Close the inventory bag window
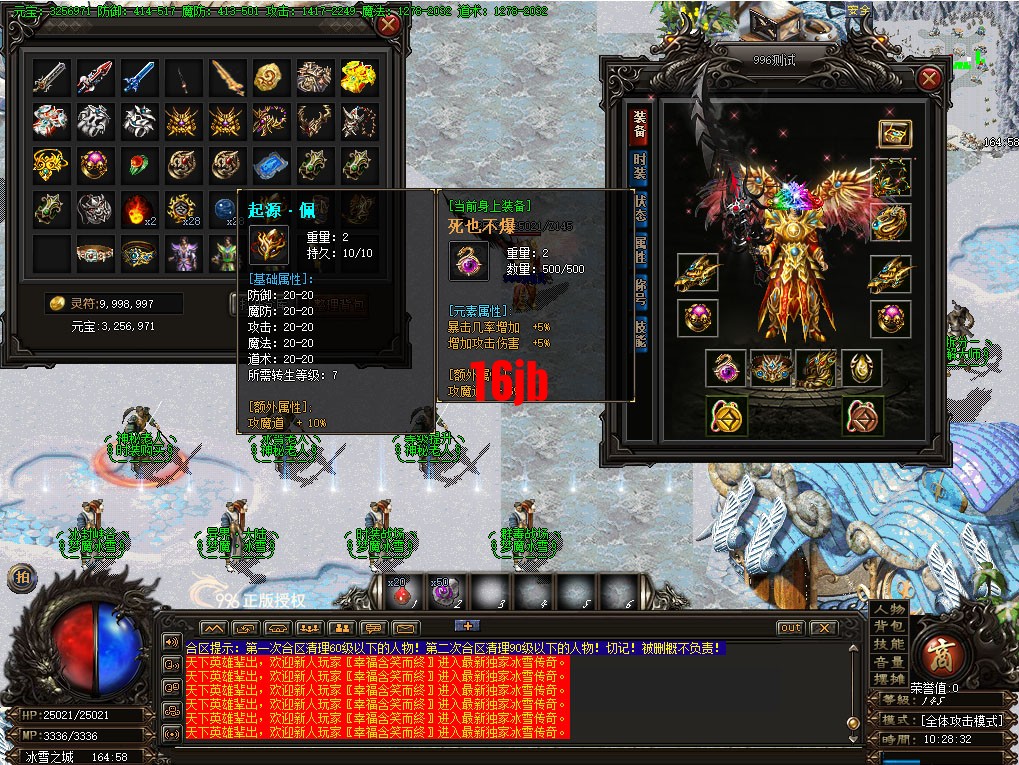This screenshot has height=765, width=1019. pos(389,26)
